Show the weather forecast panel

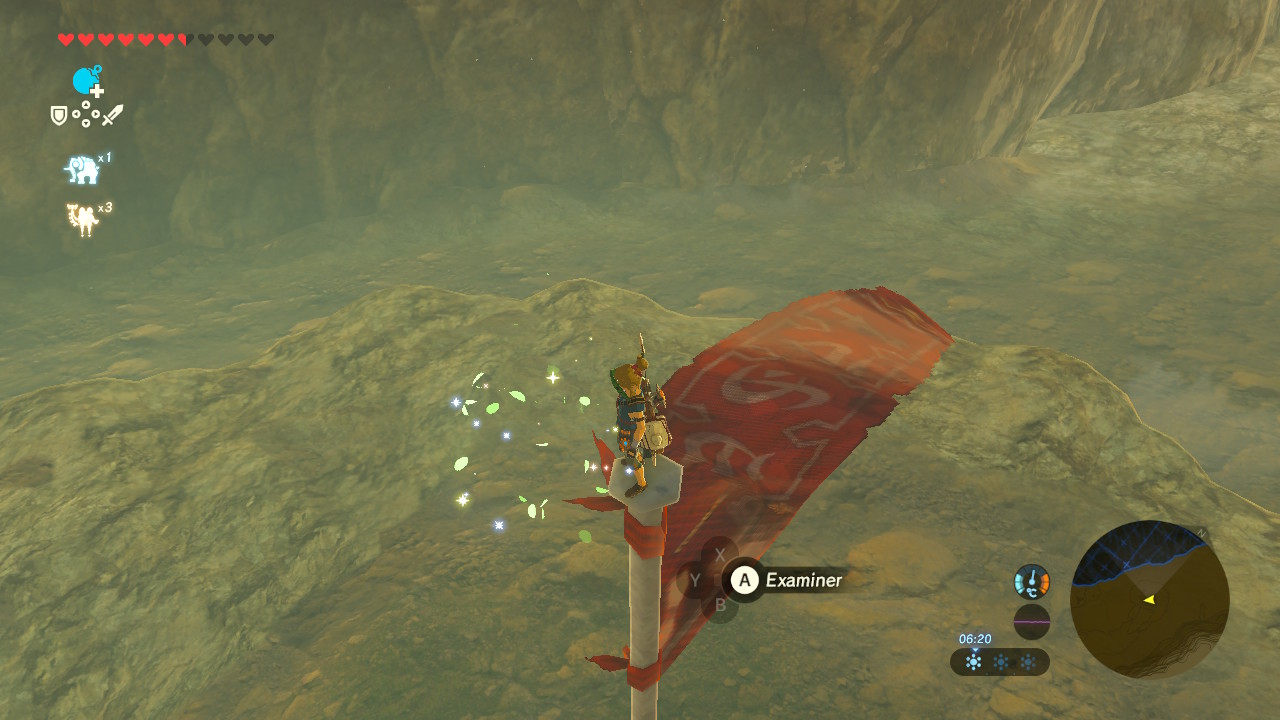[x=999, y=661]
